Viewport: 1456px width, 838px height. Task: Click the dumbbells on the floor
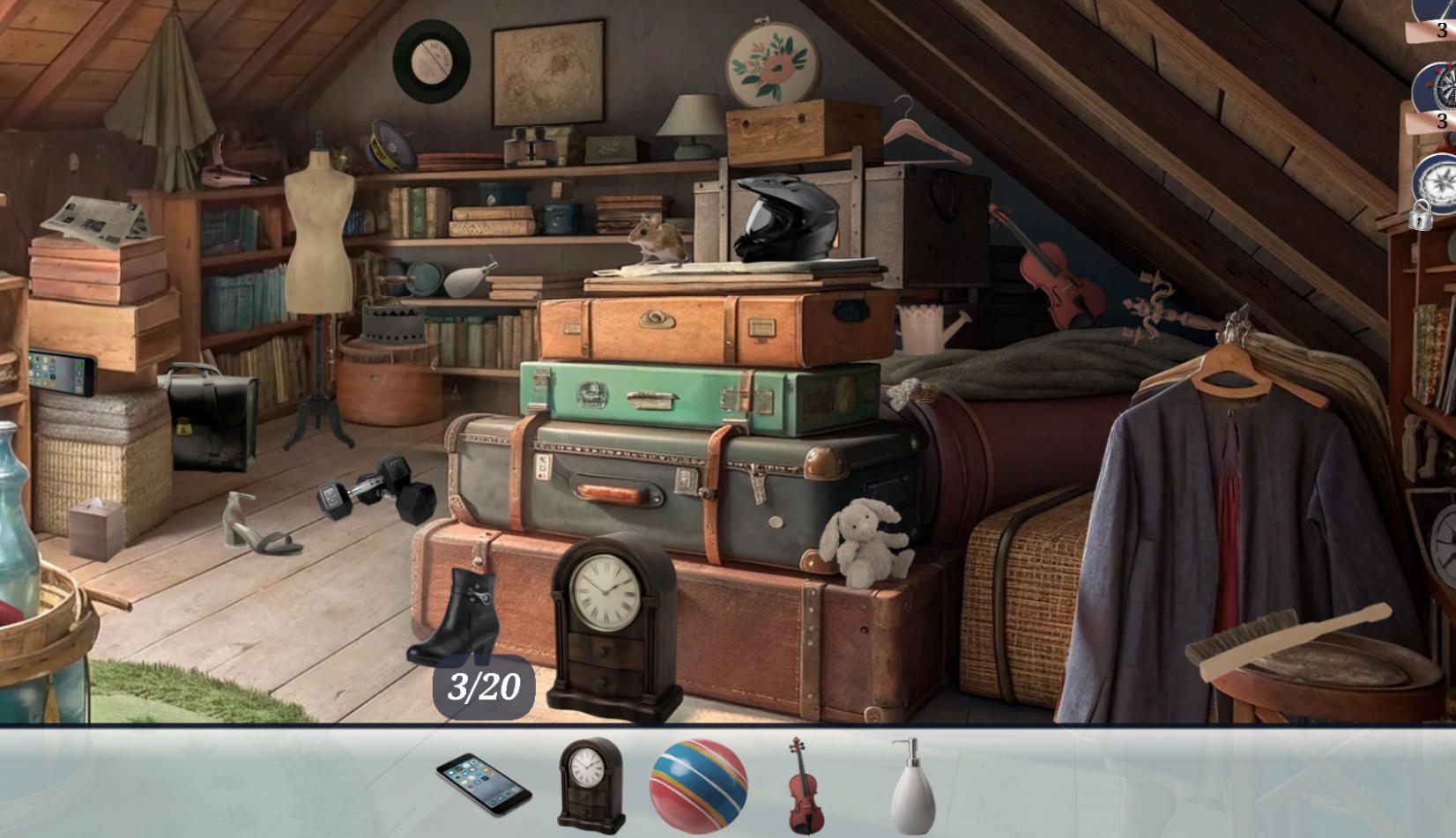374,486
